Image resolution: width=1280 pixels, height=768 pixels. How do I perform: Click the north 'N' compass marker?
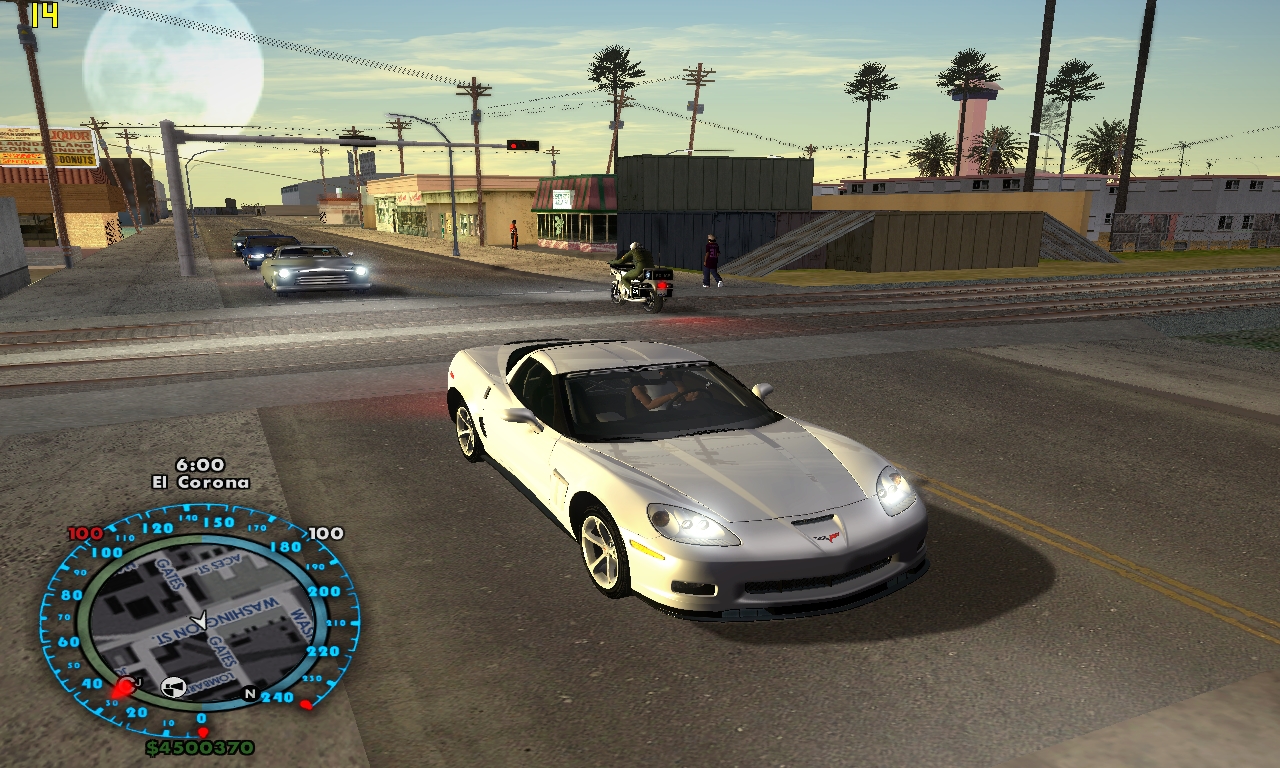[x=250, y=693]
